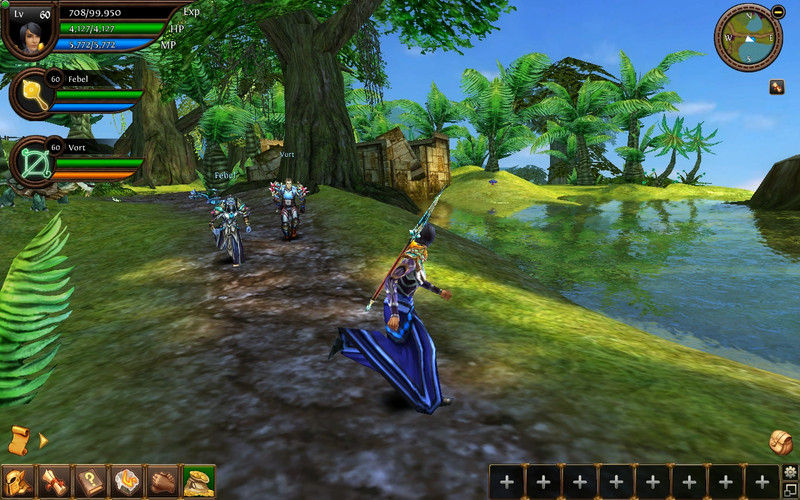Click the compass minimap

click(747, 38)
